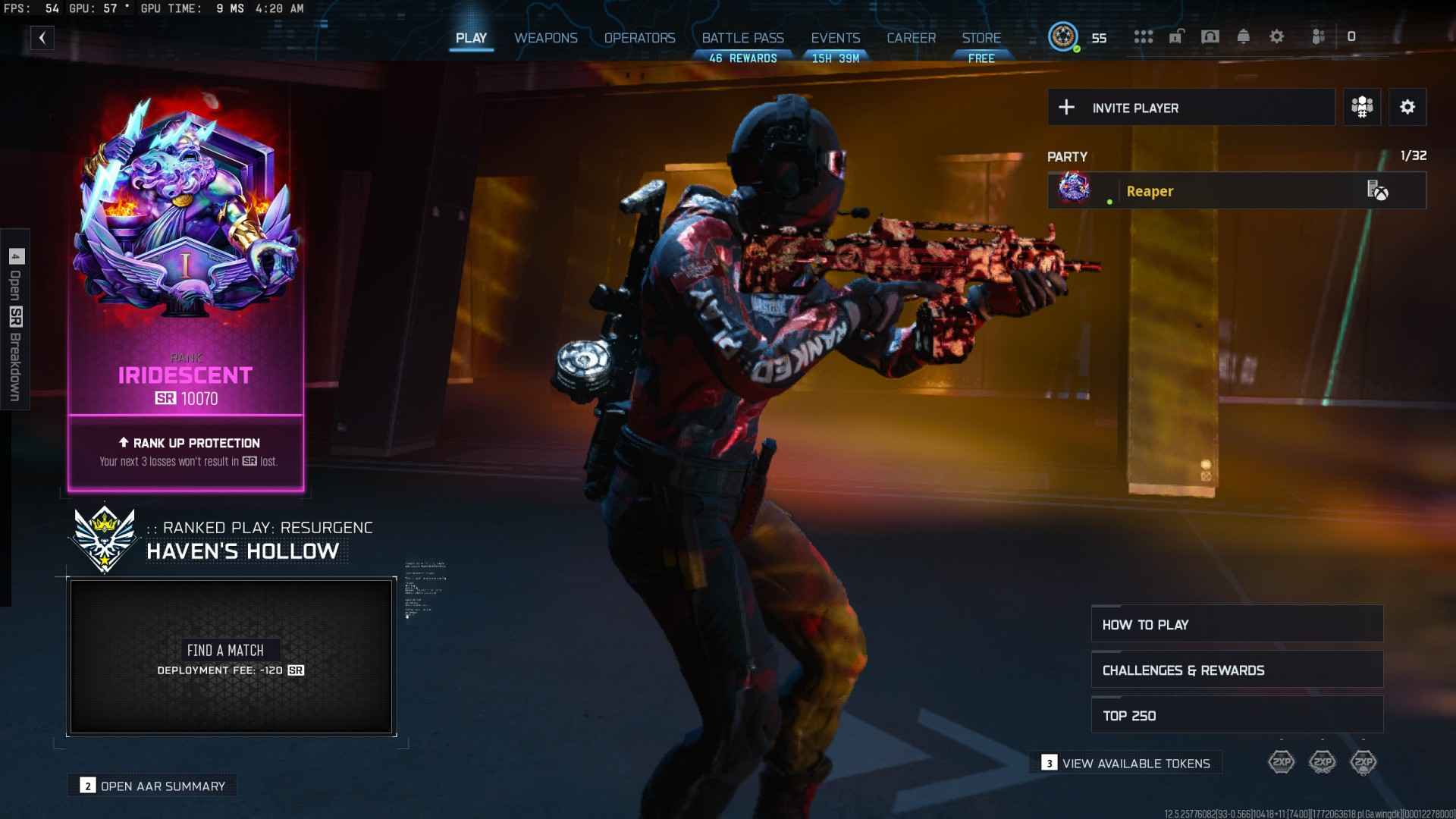Image resolution: width=1456 pixels, height=819 pixels.
Task: Click the middle 2XP token icon
Action: pyautogui.click(x=1323, y=762)
